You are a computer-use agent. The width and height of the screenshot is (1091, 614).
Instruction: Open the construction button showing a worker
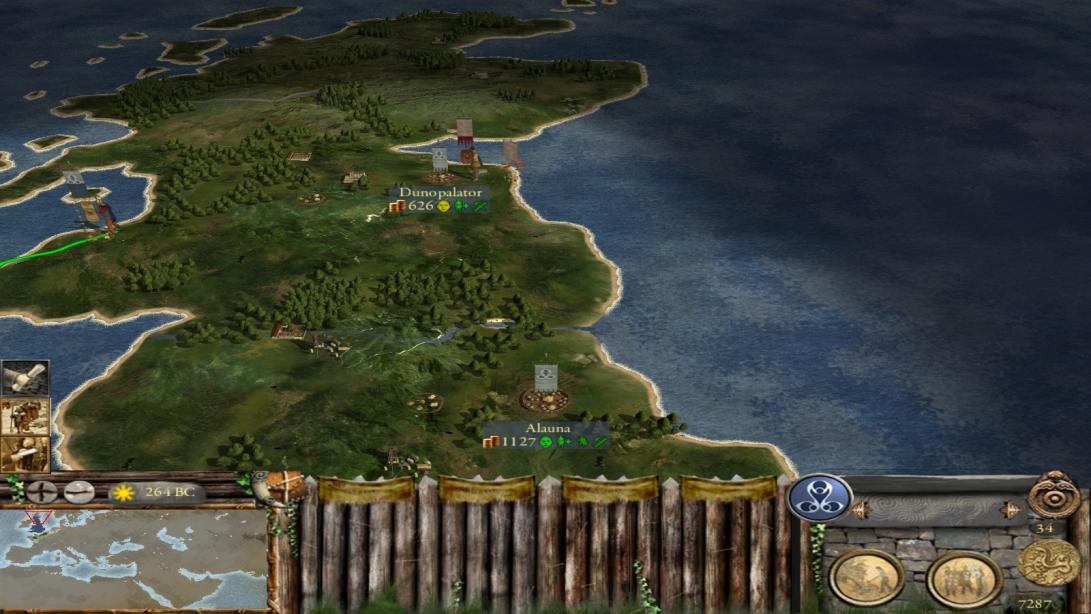point(866,577)
